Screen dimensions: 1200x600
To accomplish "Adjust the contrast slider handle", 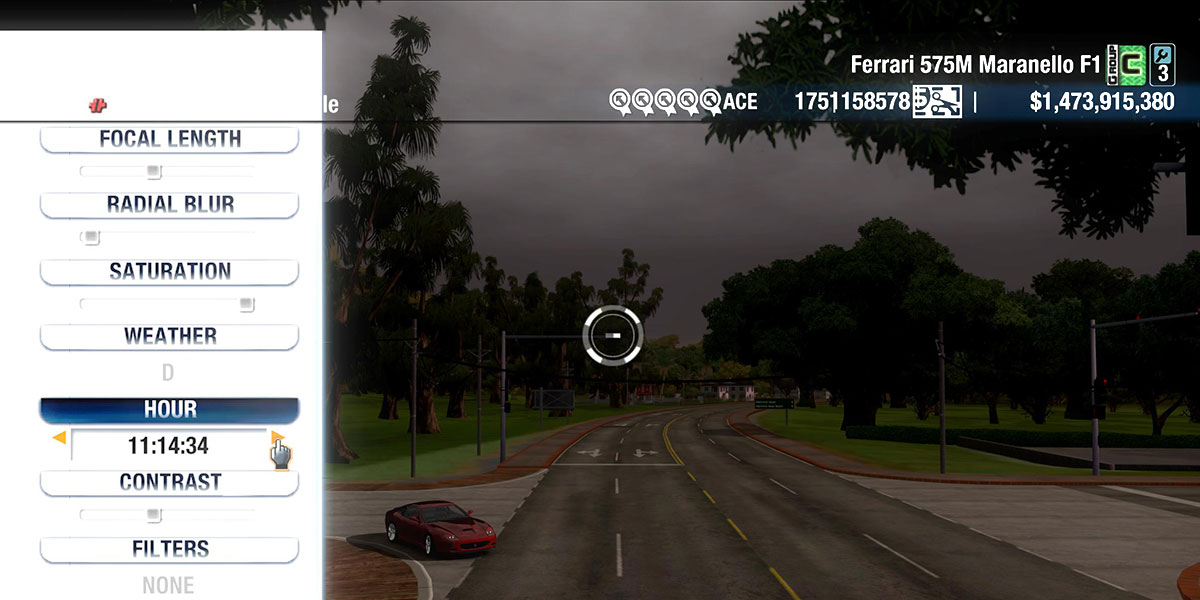I will [153, 515].
